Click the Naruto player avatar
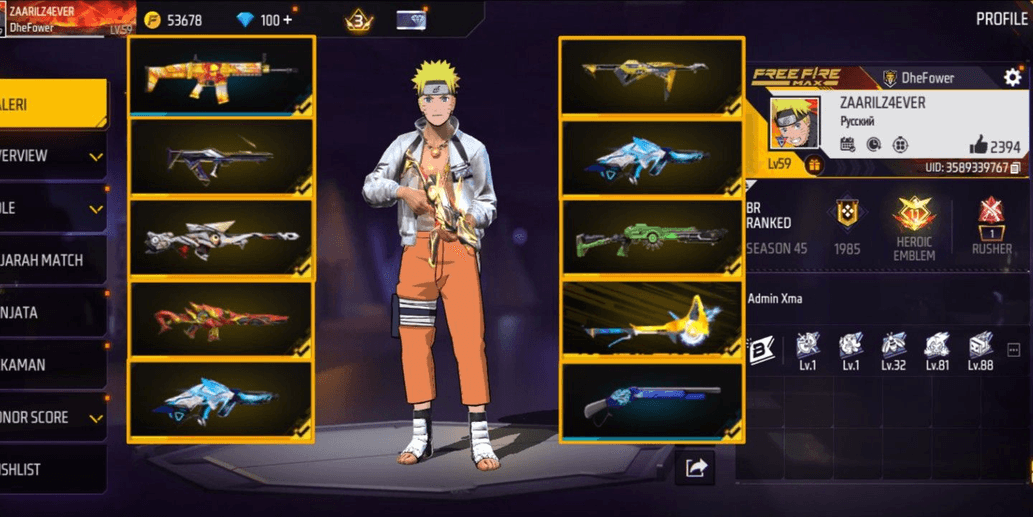The height and width of the screenshot is (517, 1033). (x=795, y=123)
